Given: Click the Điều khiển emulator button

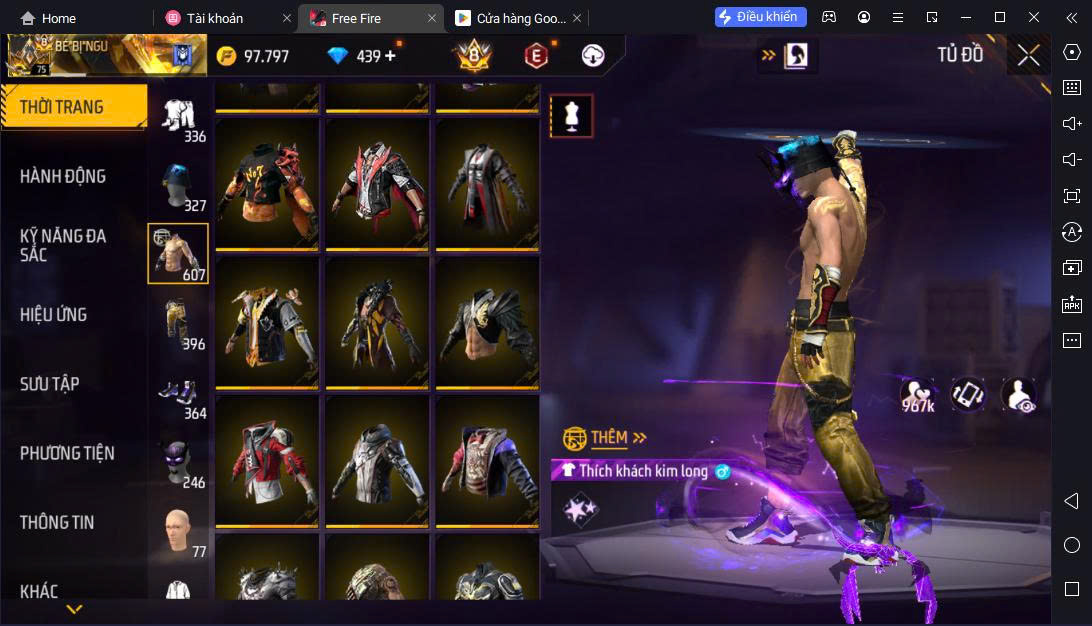Looking at the screenshot, I should pos(760,17).
